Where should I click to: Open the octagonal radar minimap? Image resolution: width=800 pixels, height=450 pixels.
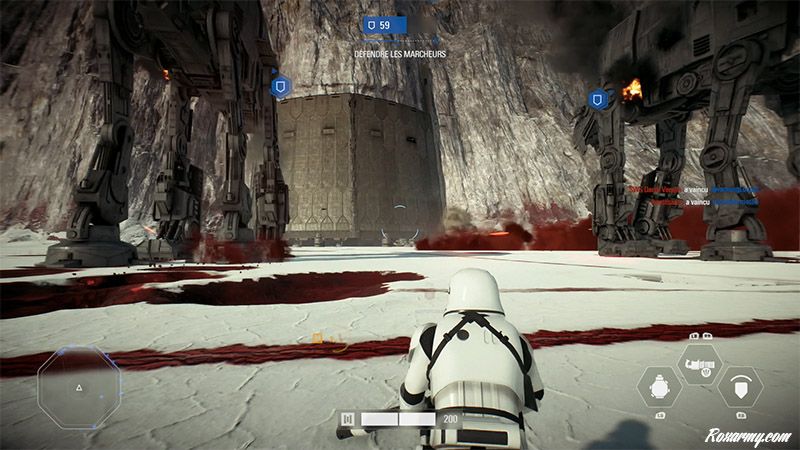79,388
